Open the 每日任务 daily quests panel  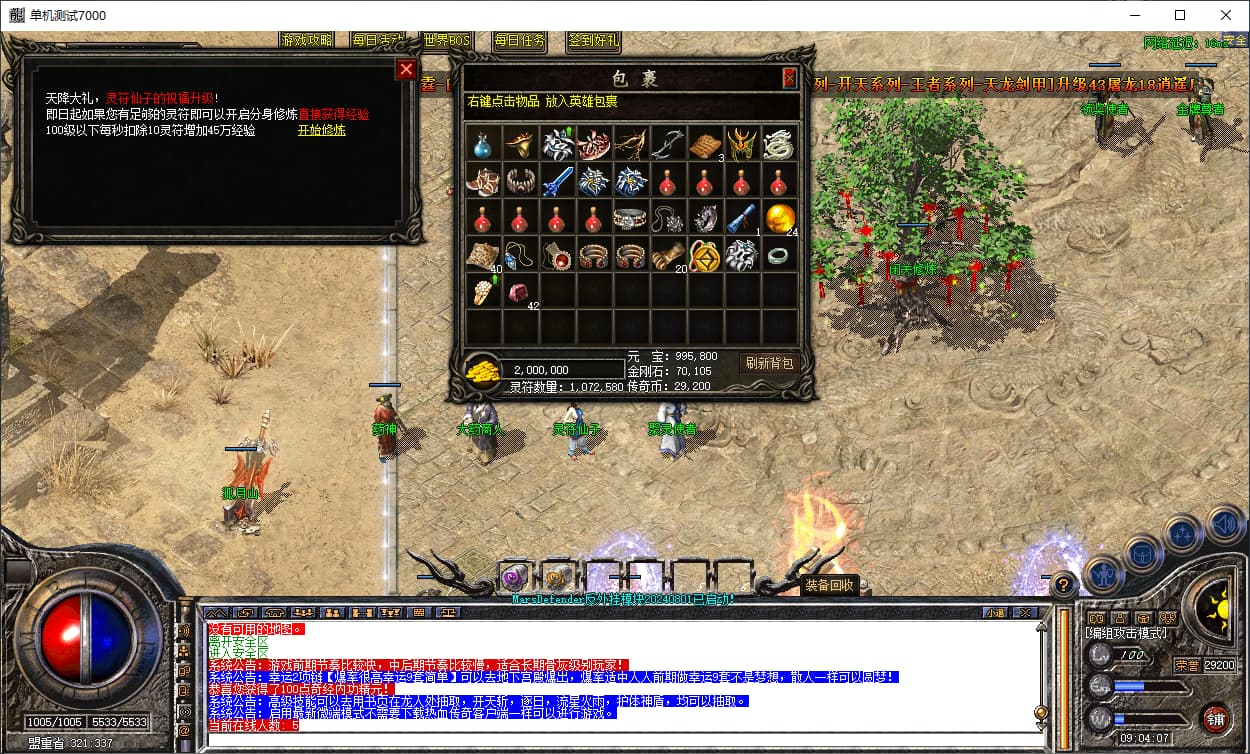click(x=519, y=41)
